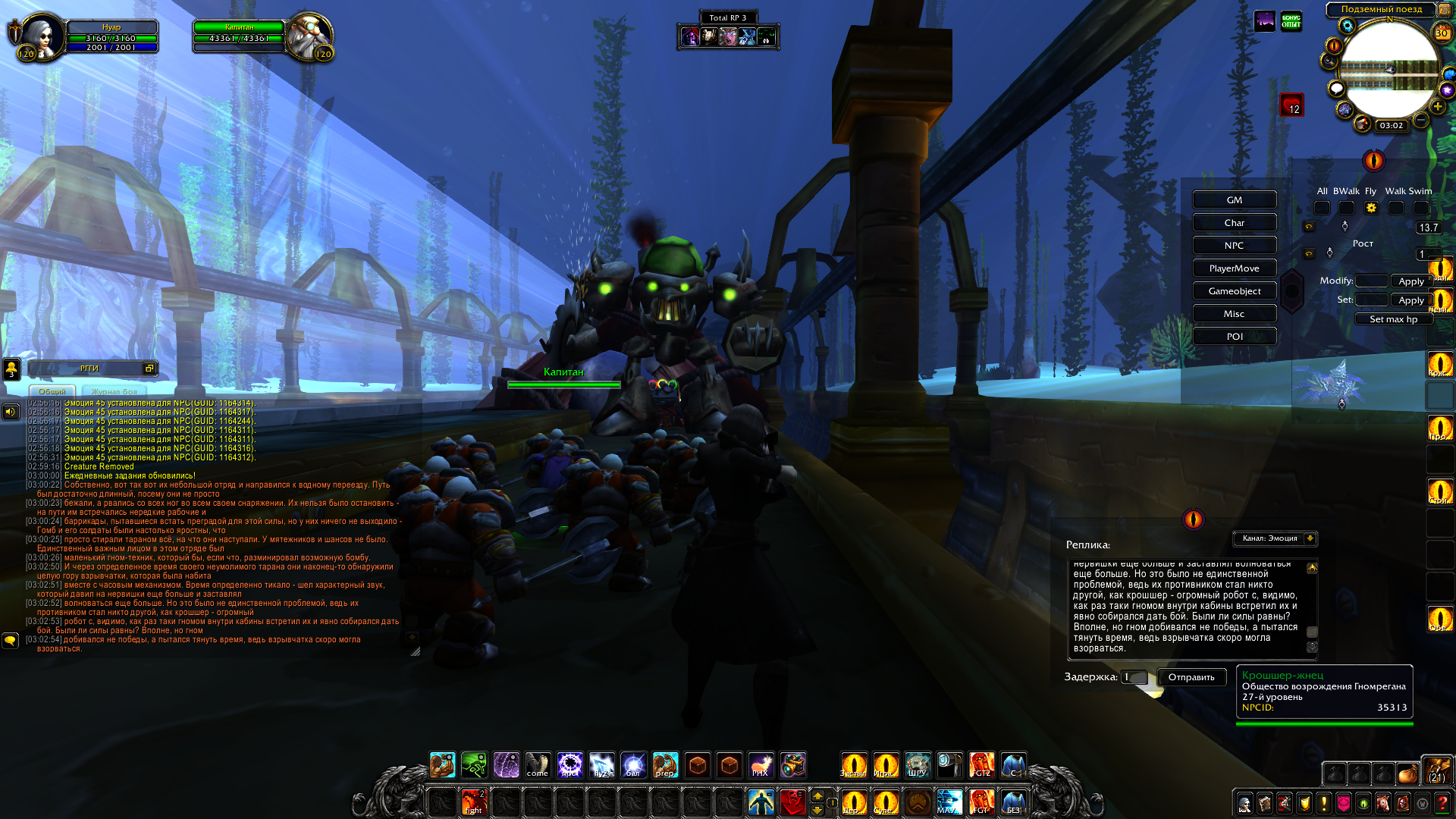Viewport: 1456px width, 819px height.
Task: Choose the Gameobject menu button
Action: [x=1234, y=291]
